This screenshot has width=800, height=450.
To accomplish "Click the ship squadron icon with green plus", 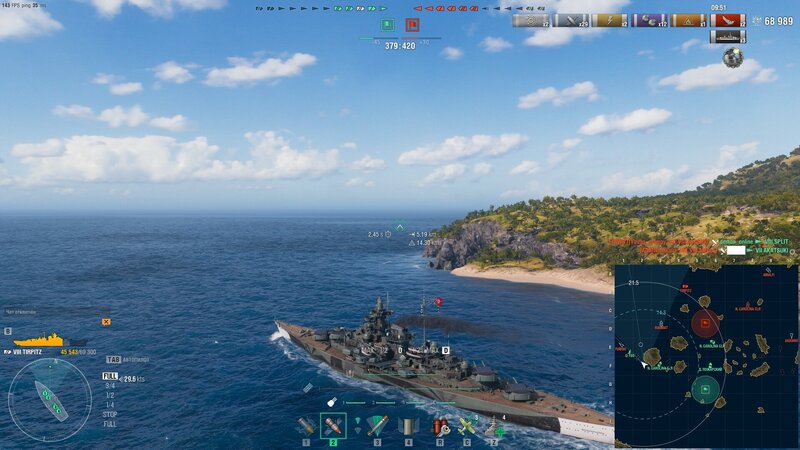I will click(x=494, y=426).
